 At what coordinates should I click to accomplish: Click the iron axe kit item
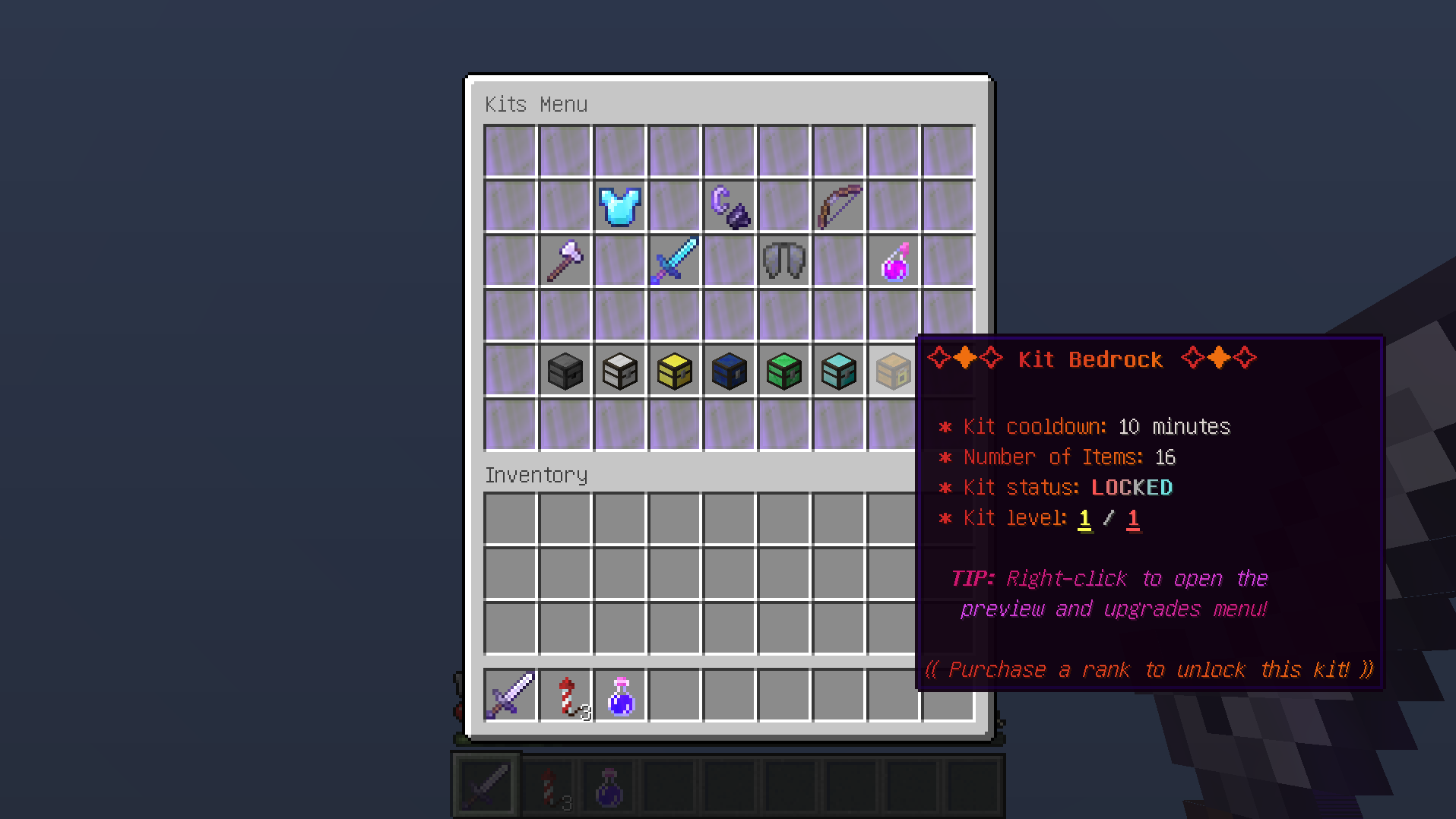(565, 261)
